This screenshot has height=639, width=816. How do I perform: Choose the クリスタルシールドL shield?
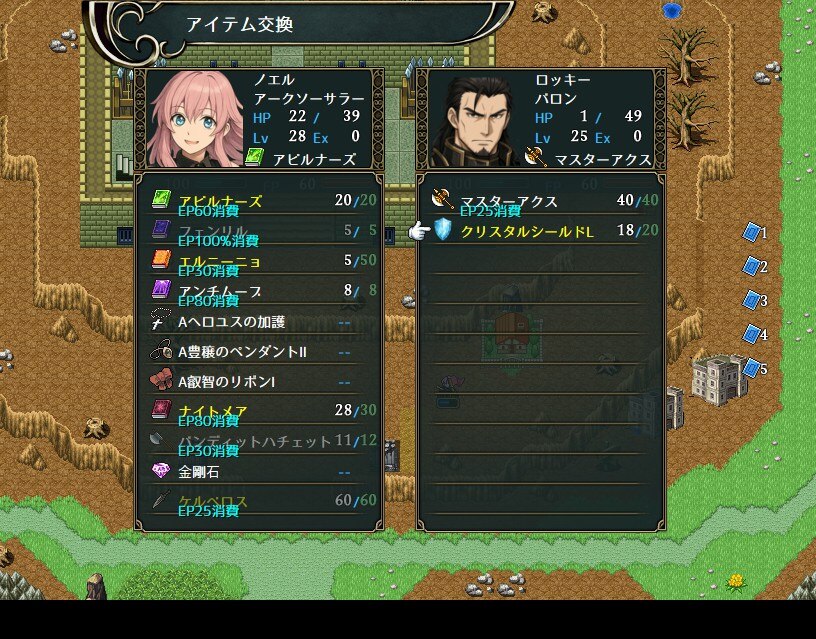pyautogui.click(x=541, y=231)
